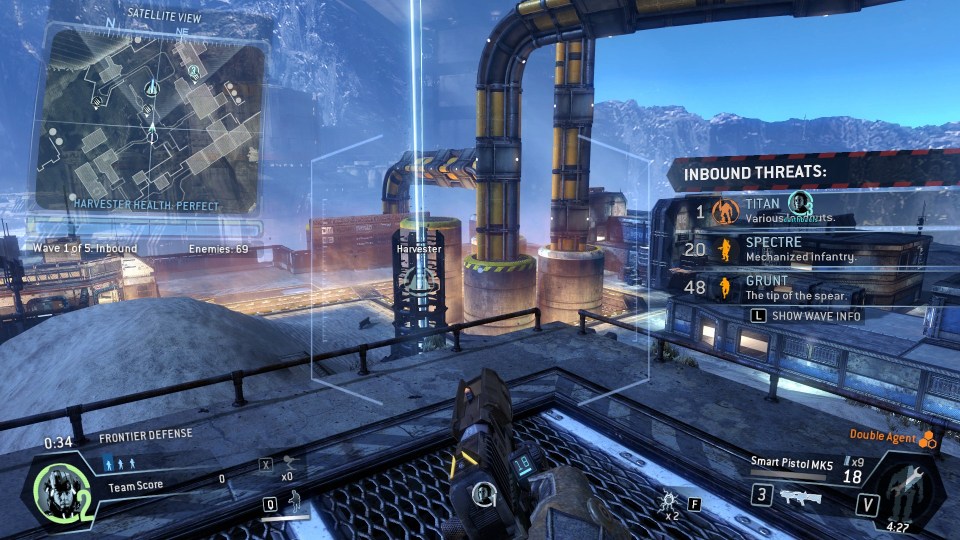Viewport: 960px width, 540px height.
Task: Select the Titan inbound threat row
Action: coord(790,211)
